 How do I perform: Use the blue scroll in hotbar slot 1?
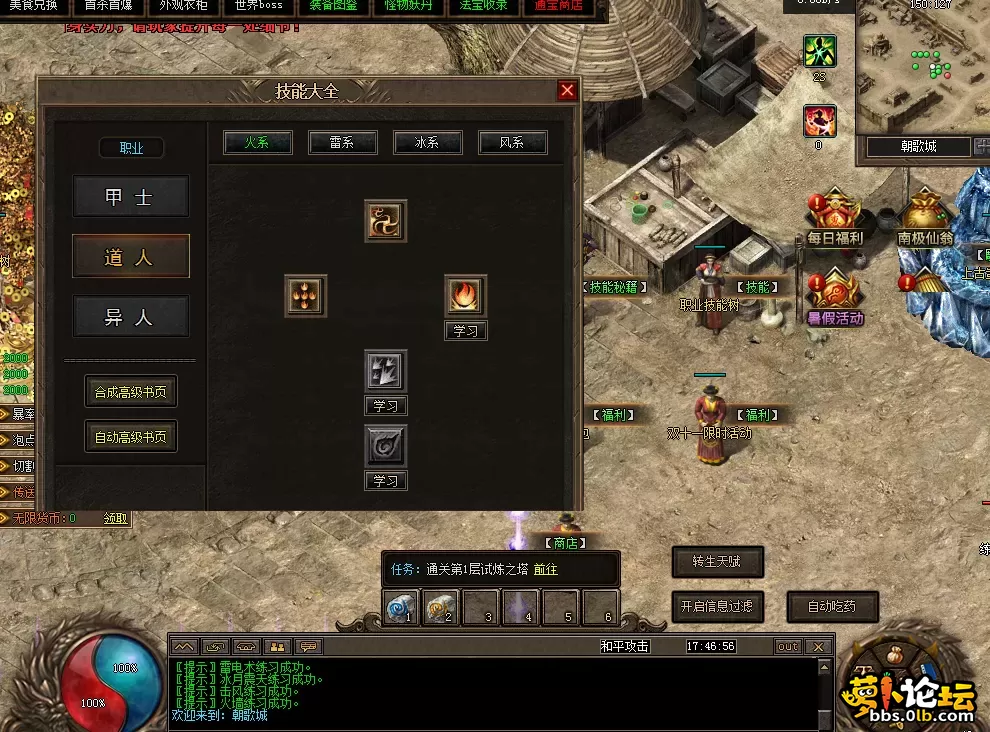coord(402,607)
